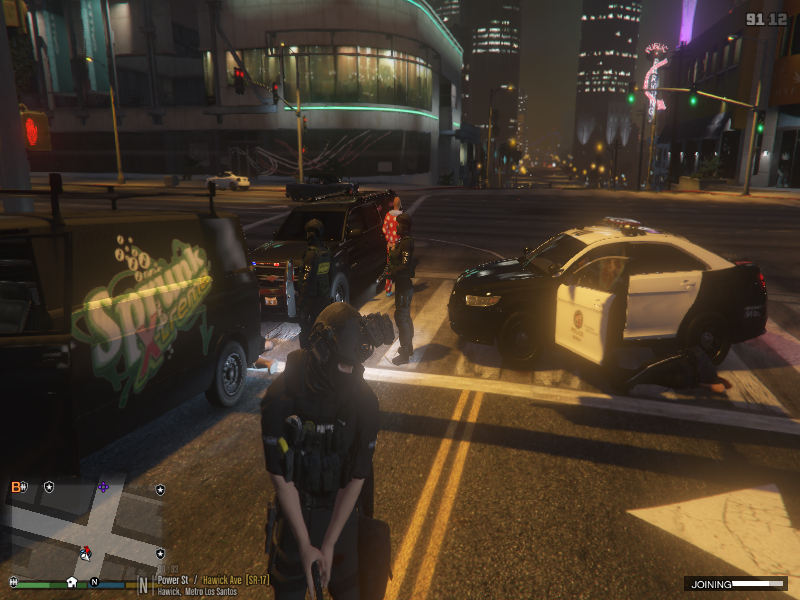
Task: Click the north N compass marker
Action: [94, 582]
